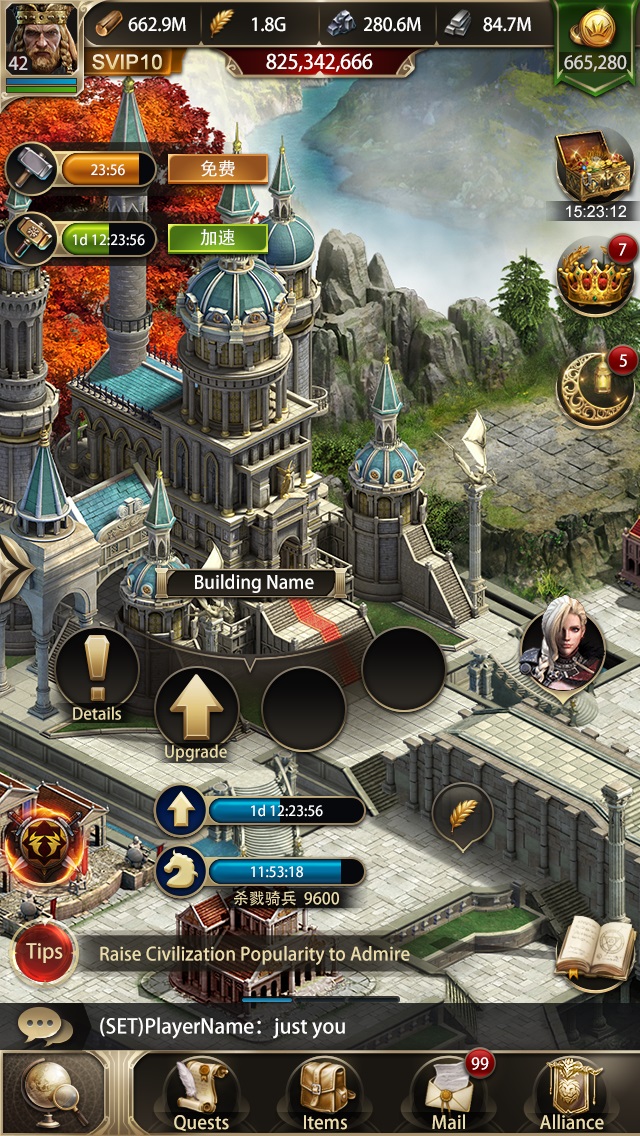Tap the green 加速 speed-up button

click(x=217, y=239)
